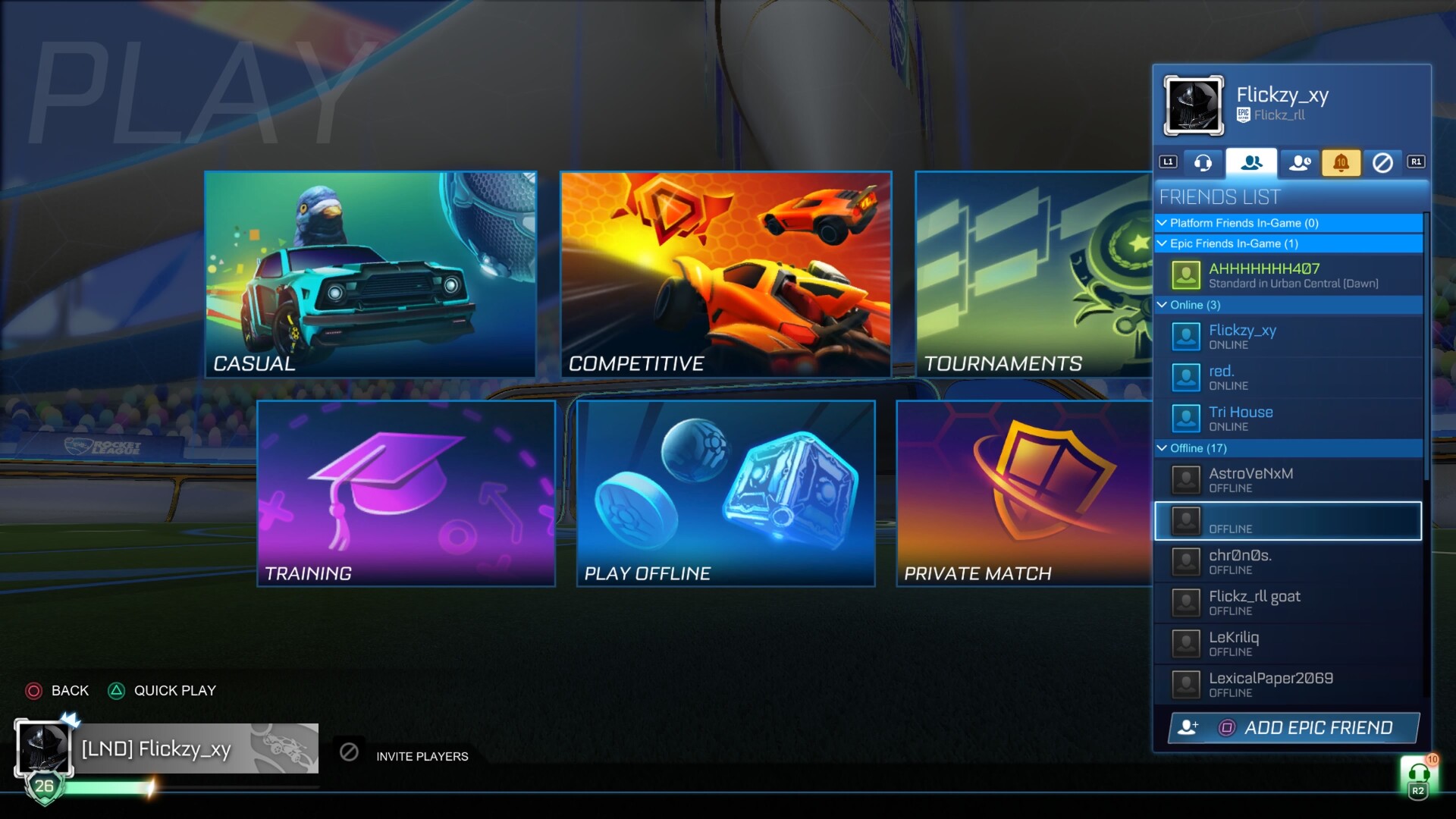Choose offline friend AstroVeNxM
1456x819 pixels.
pyautogui.click(x=1288, y=479)
